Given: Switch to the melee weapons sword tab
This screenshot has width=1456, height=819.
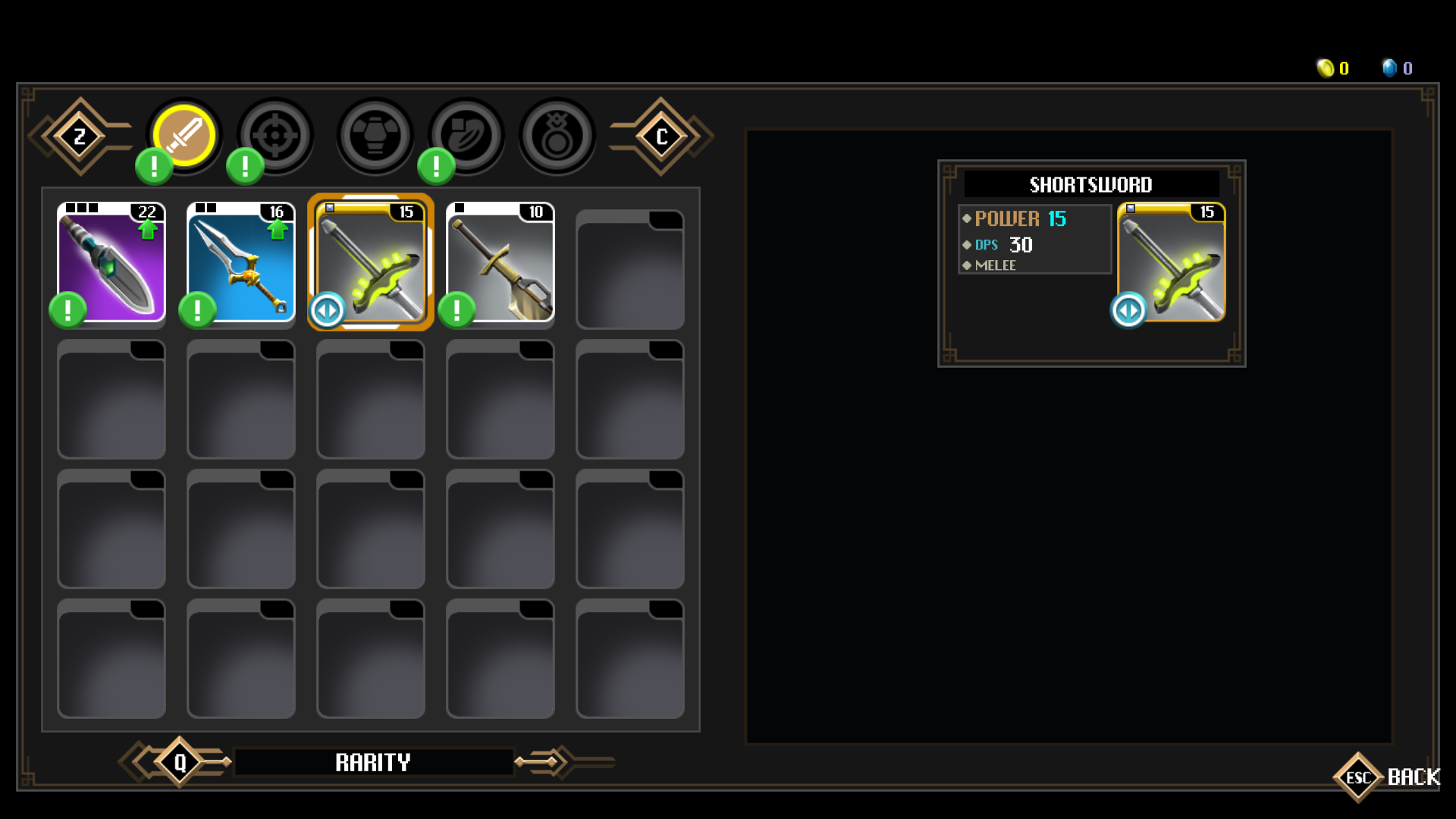Looking at the screenshot, I should pyautogui.click(x=184, y=136).
